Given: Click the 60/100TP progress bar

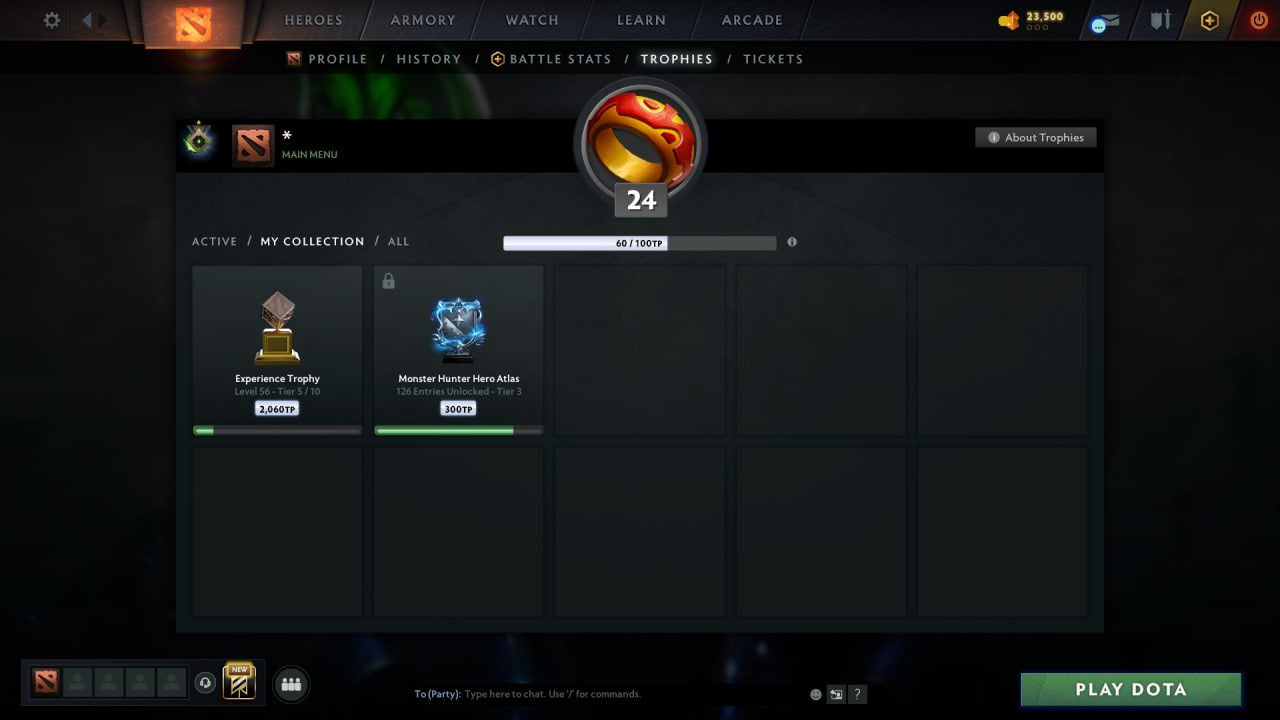Looking at the screenshot, I should 640,242.
